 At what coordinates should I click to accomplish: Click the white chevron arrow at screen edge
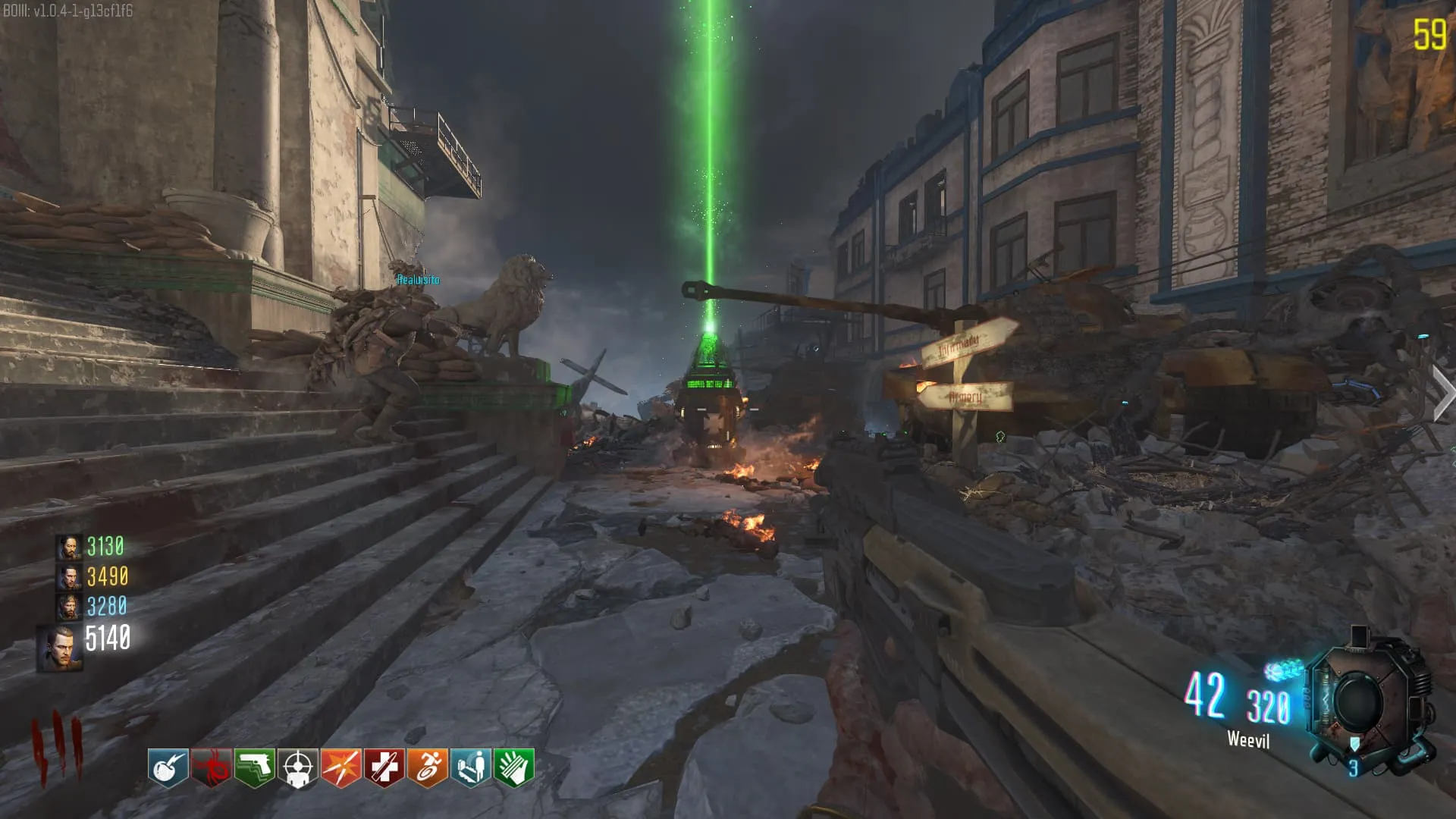[x=1442, y=391]
